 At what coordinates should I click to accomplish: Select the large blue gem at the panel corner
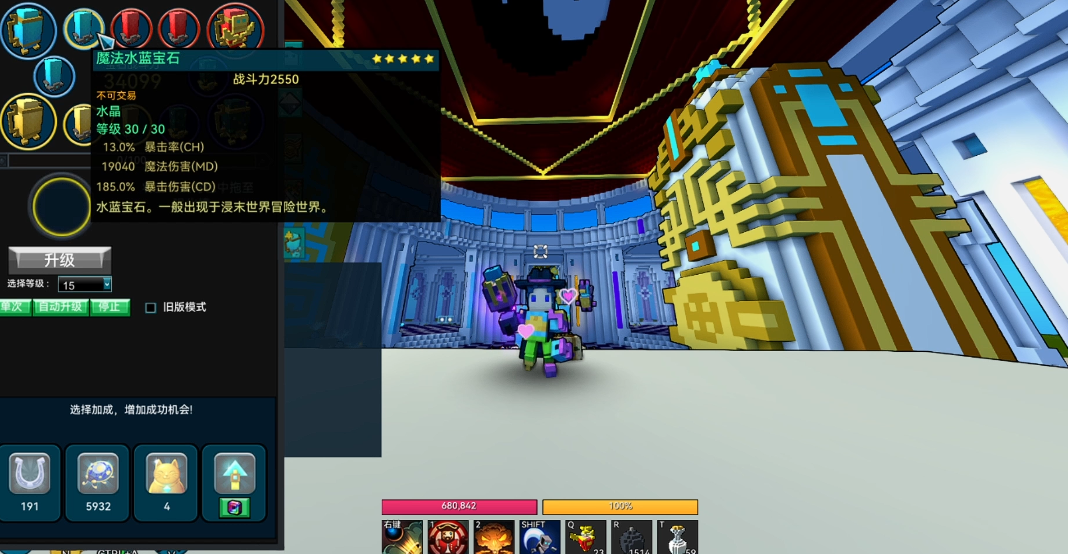(x=27, y=30)
